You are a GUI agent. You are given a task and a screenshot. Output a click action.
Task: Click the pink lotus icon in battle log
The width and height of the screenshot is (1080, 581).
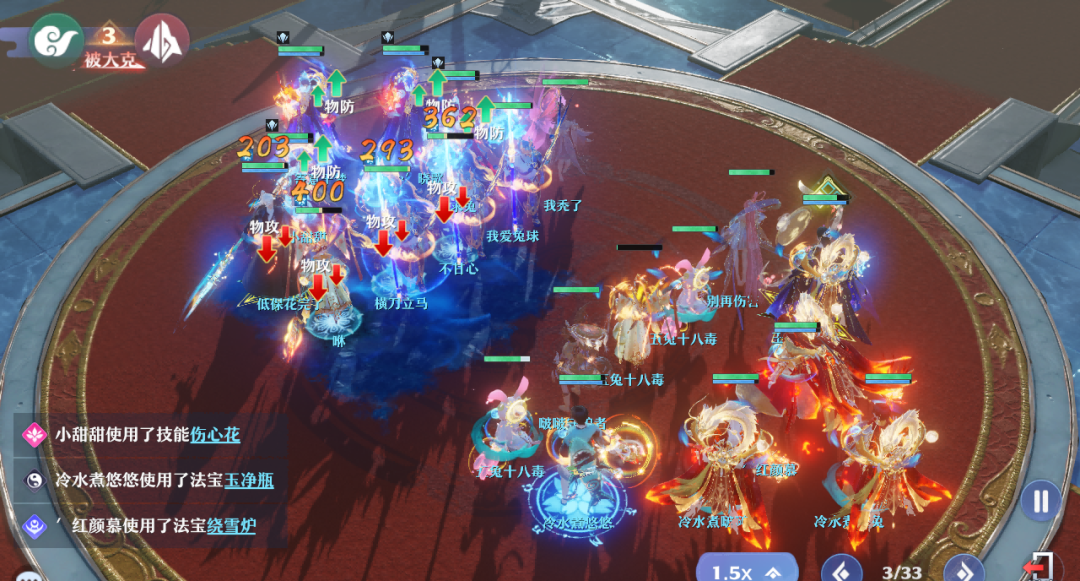(35, 434)
